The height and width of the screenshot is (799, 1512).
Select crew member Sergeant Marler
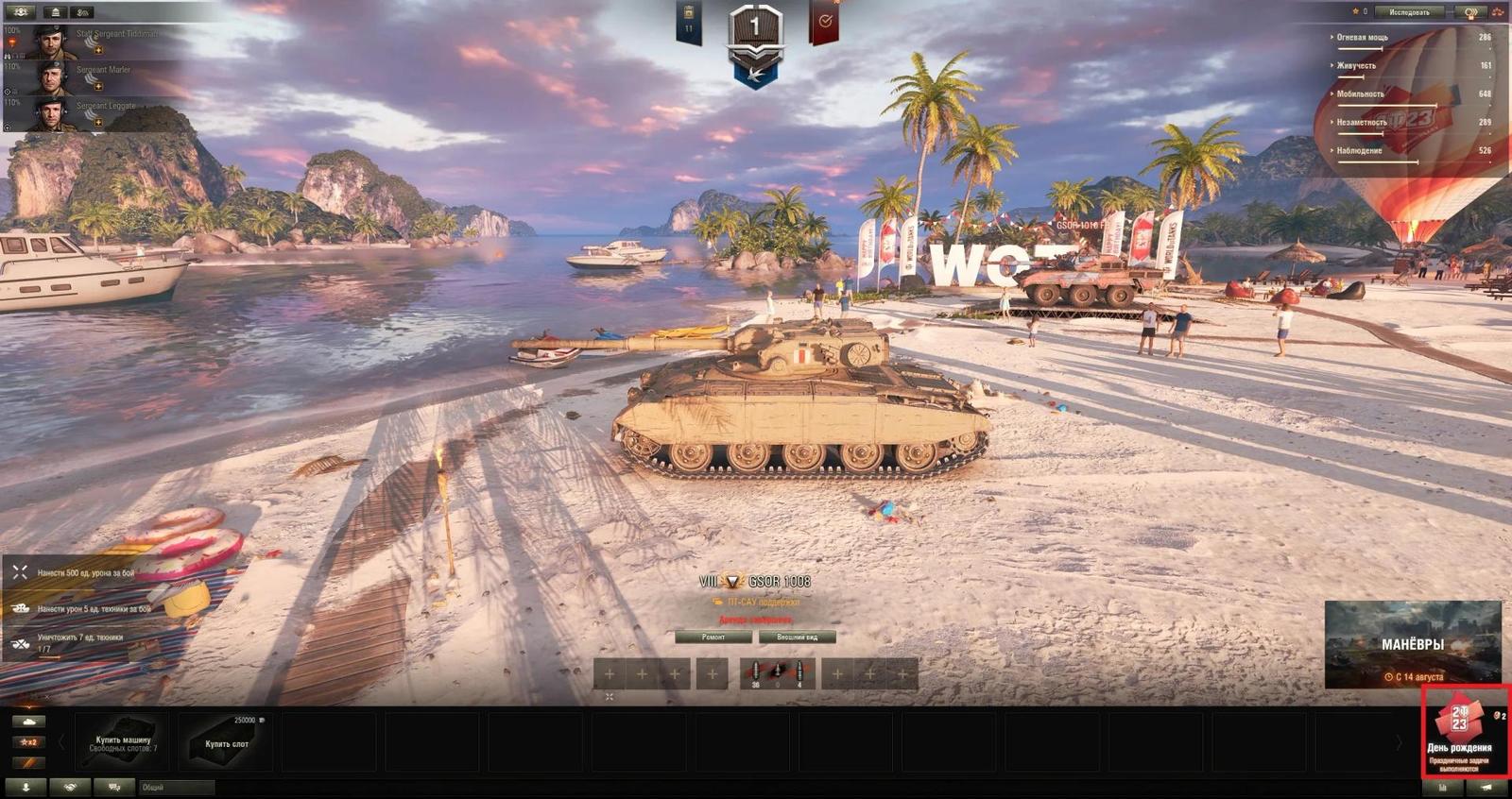(94, 77)
